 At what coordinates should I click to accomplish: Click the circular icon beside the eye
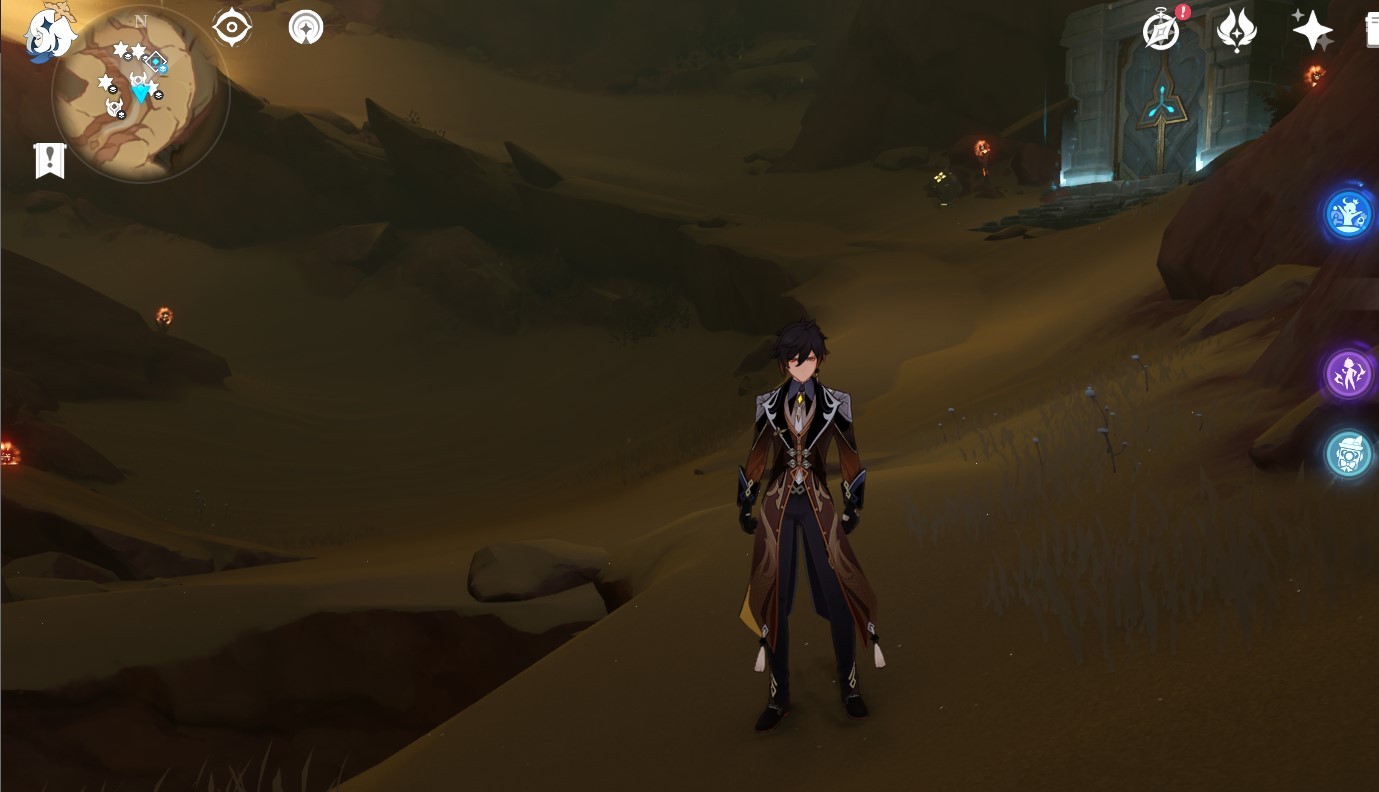click(306, 27)
